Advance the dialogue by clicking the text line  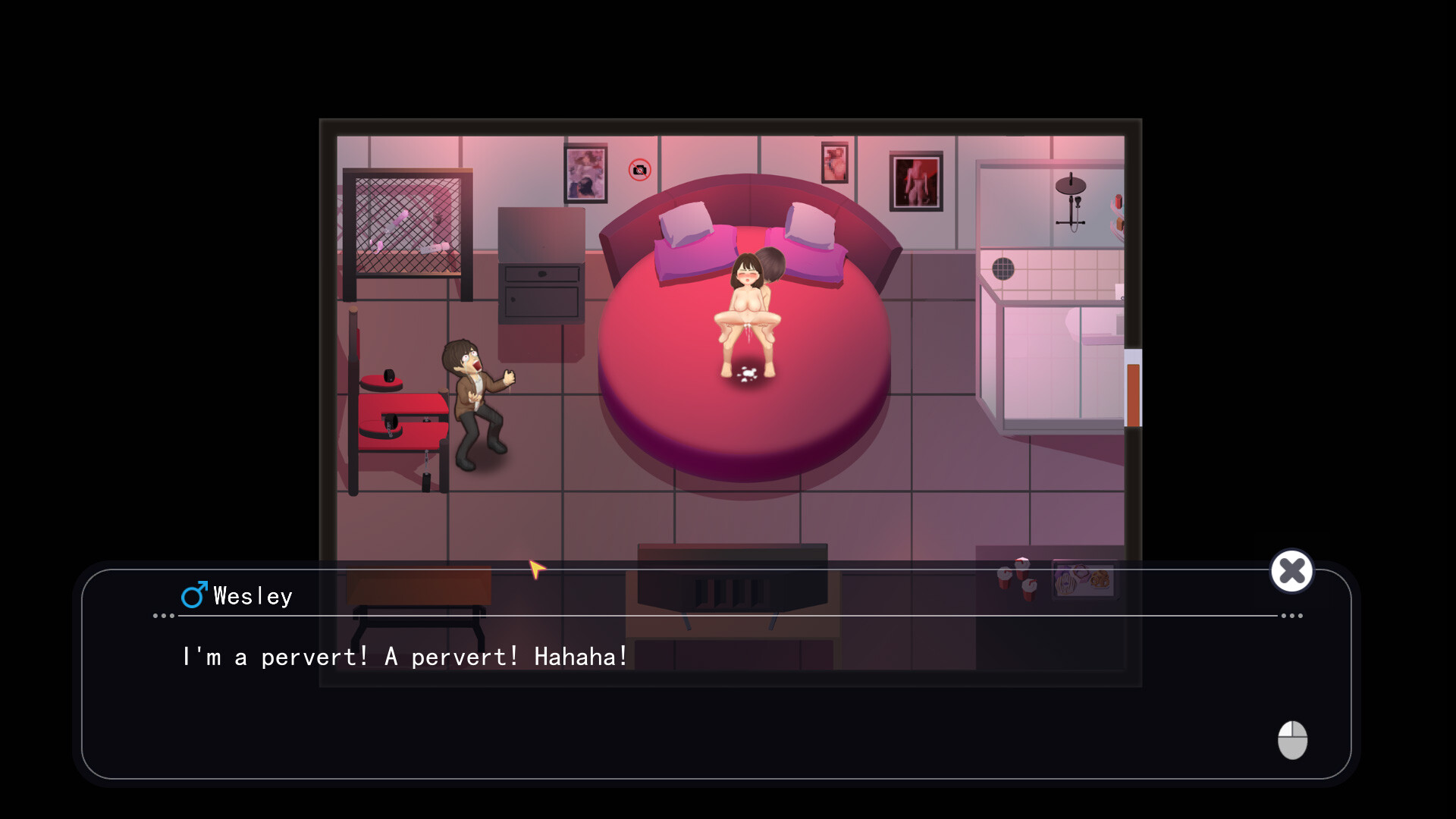pyautogui.click(x=403, y=657)
